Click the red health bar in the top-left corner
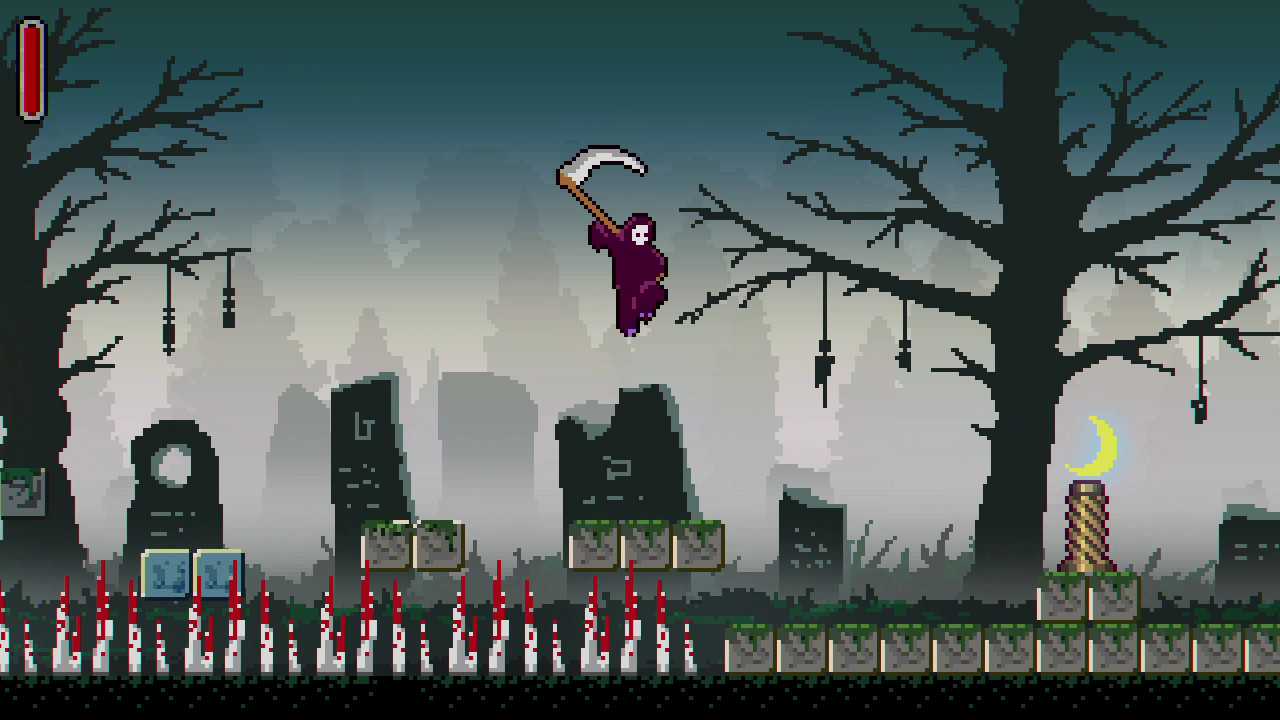Image resolution: width=1280 pixels, height=720 pixels. pyautogui.click(x=31, y=70)
